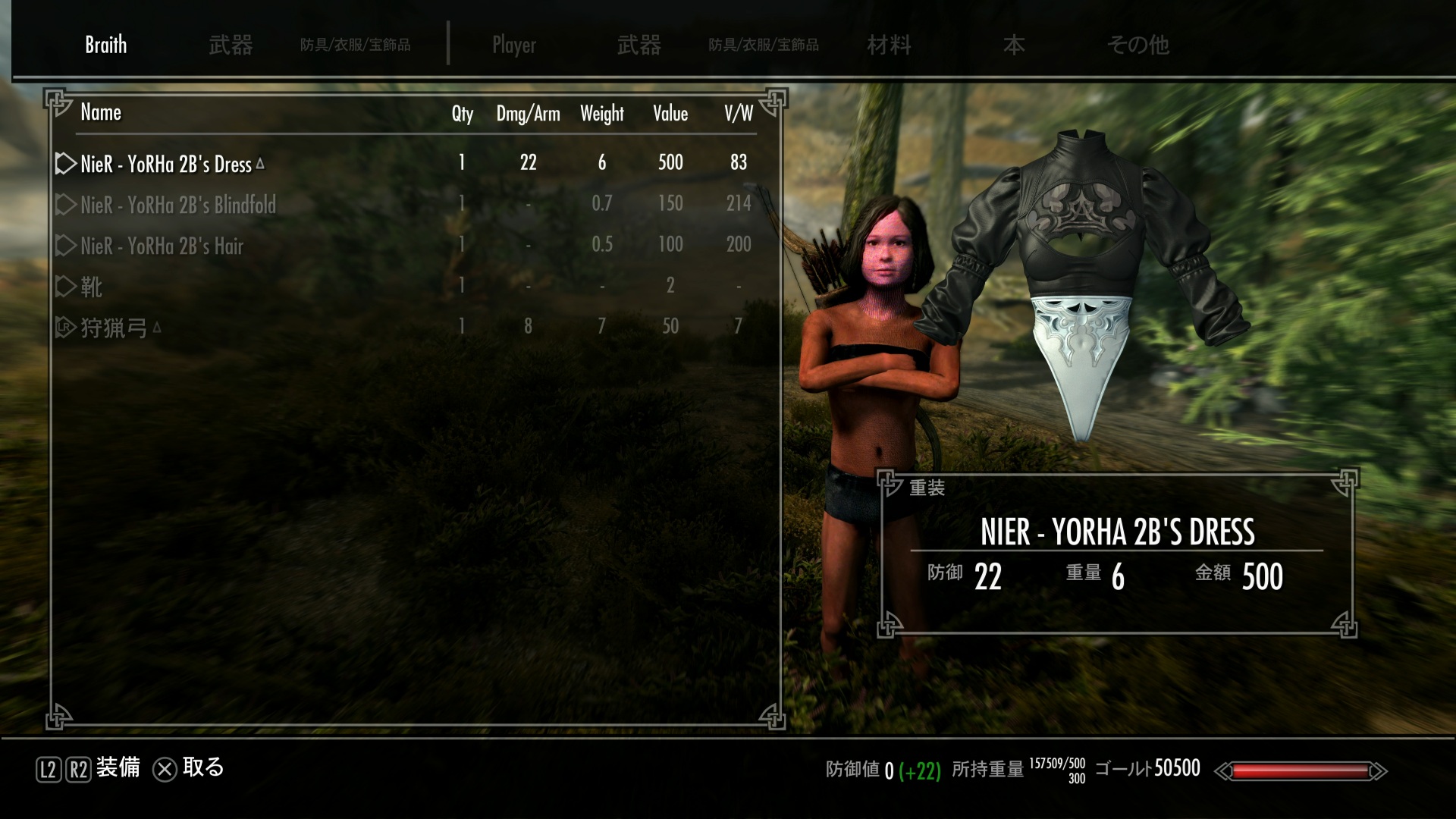Select NieR - YoRHa 2B's Dress row
Viewport: 1456px width, 819px height.
tap(166, 164)
